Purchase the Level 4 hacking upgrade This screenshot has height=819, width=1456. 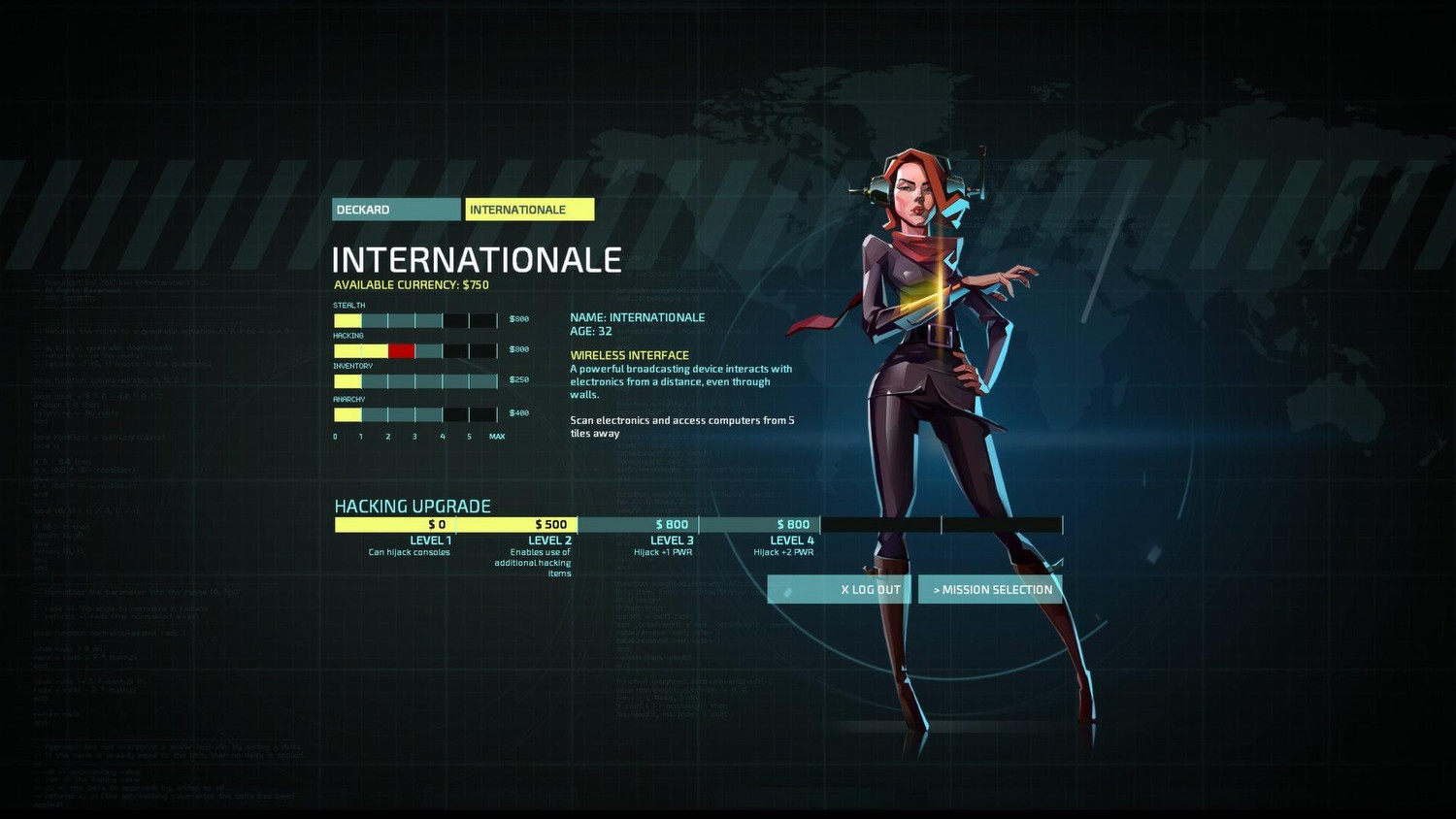[x=760, y=525]
